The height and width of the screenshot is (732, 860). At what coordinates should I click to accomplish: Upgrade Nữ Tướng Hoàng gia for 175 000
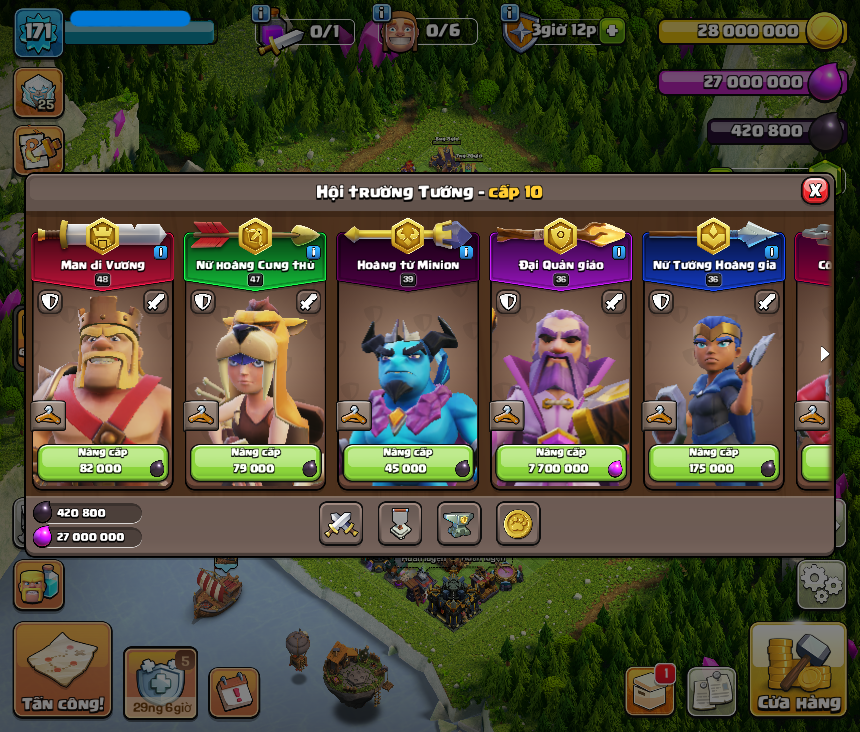point(714,462)
